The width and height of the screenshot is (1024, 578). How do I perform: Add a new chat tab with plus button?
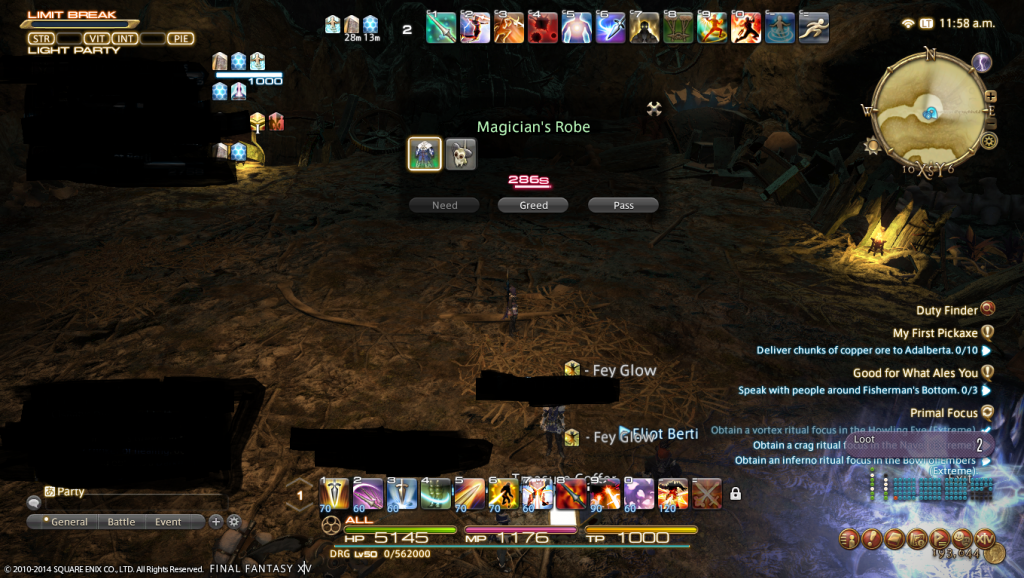(x=216, y=521)
